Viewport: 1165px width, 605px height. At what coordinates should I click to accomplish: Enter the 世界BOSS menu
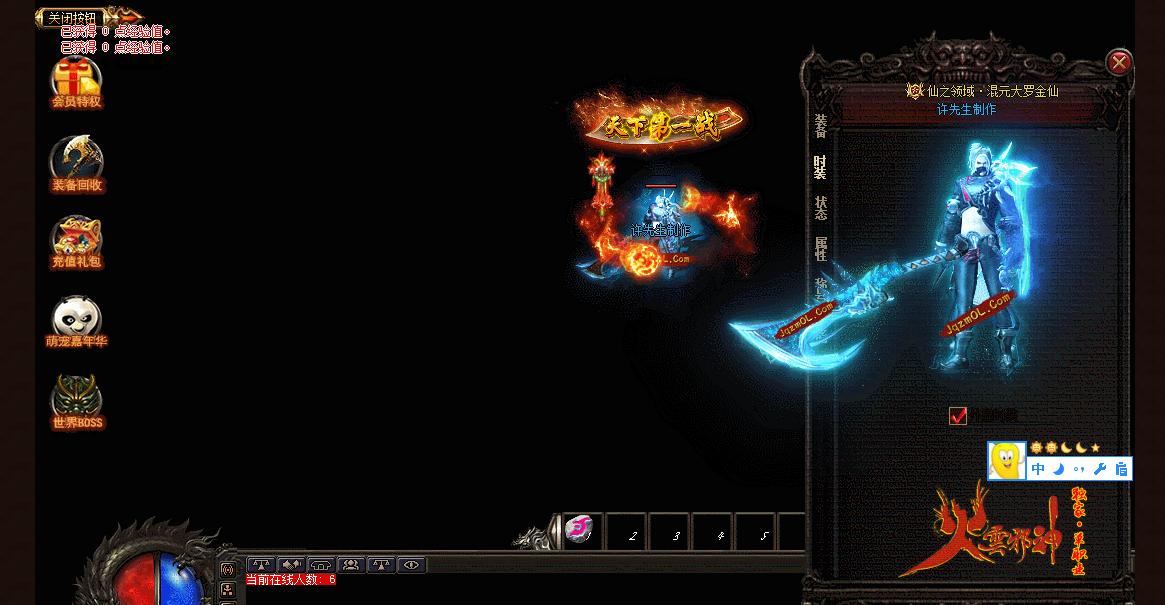pyautogui.click(x=77, y=402)
